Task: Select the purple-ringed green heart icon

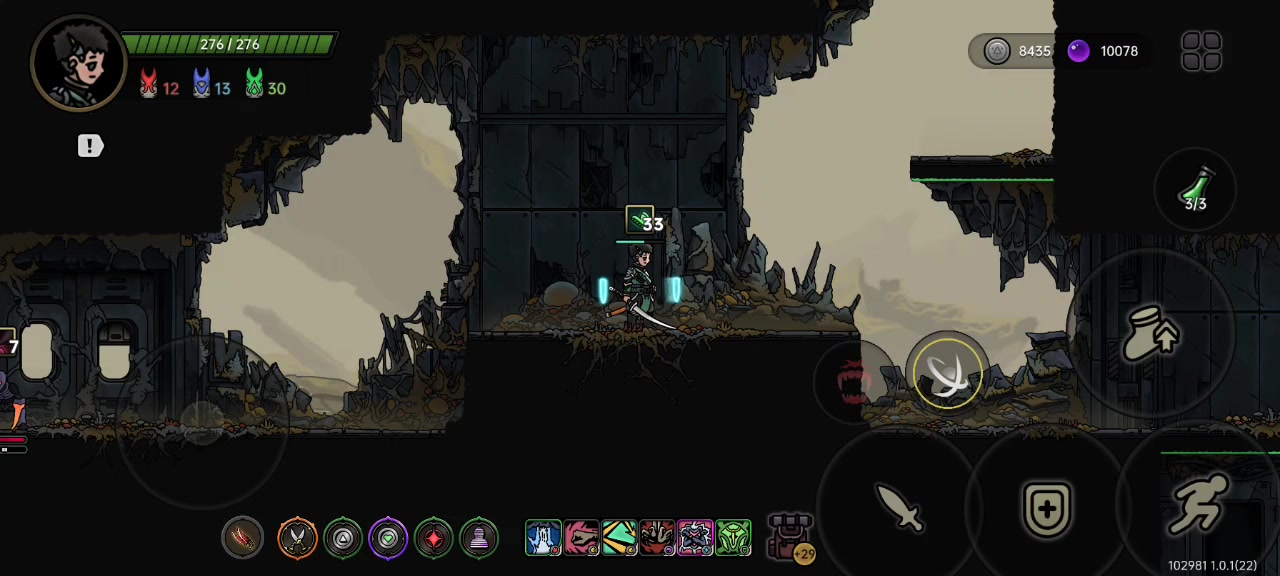Action: [x=388, y=538]
